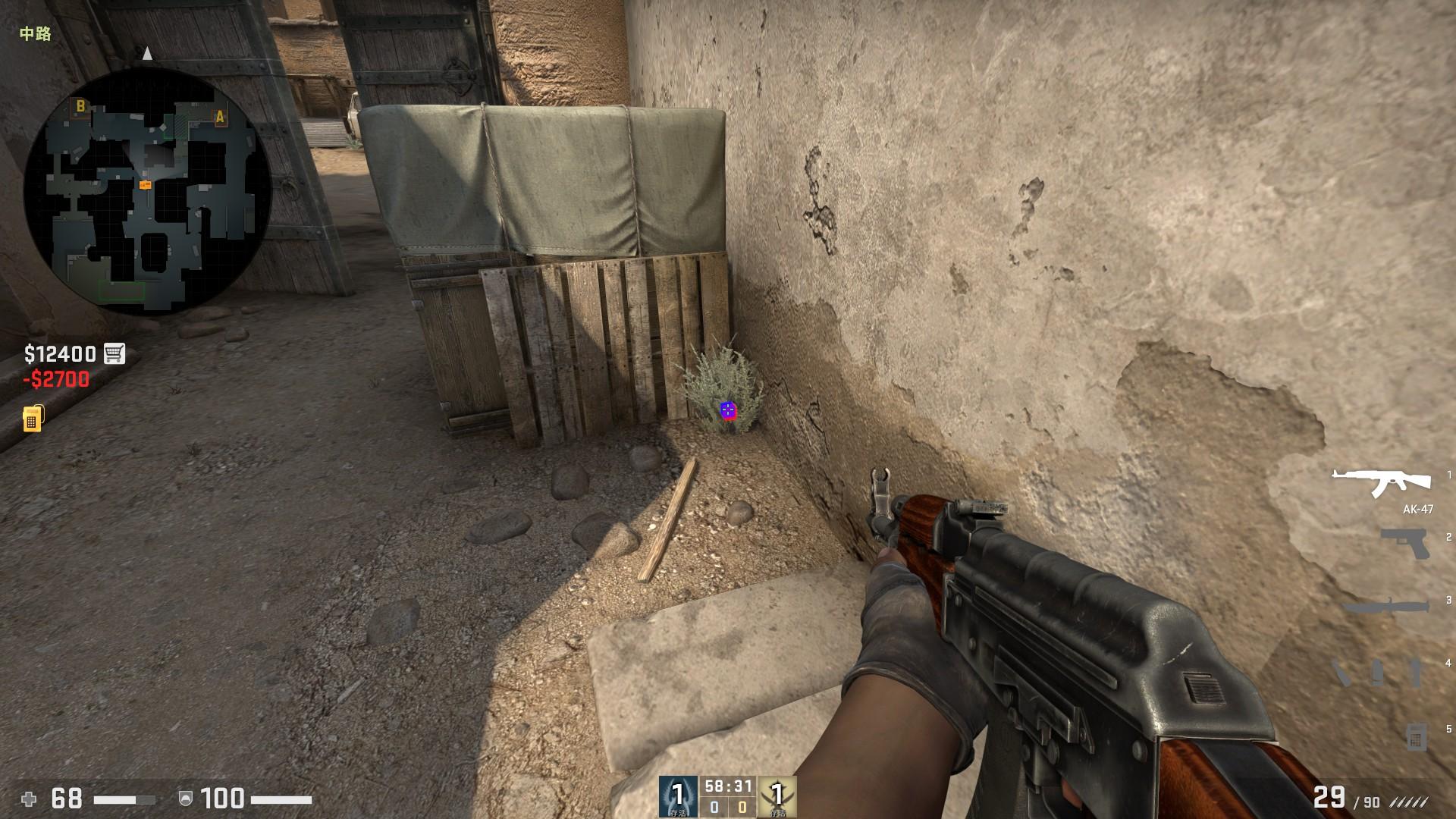Click the bomb site A marker on the radar
This screenshot has height=819, width=1456.
[x=218, y=118]
